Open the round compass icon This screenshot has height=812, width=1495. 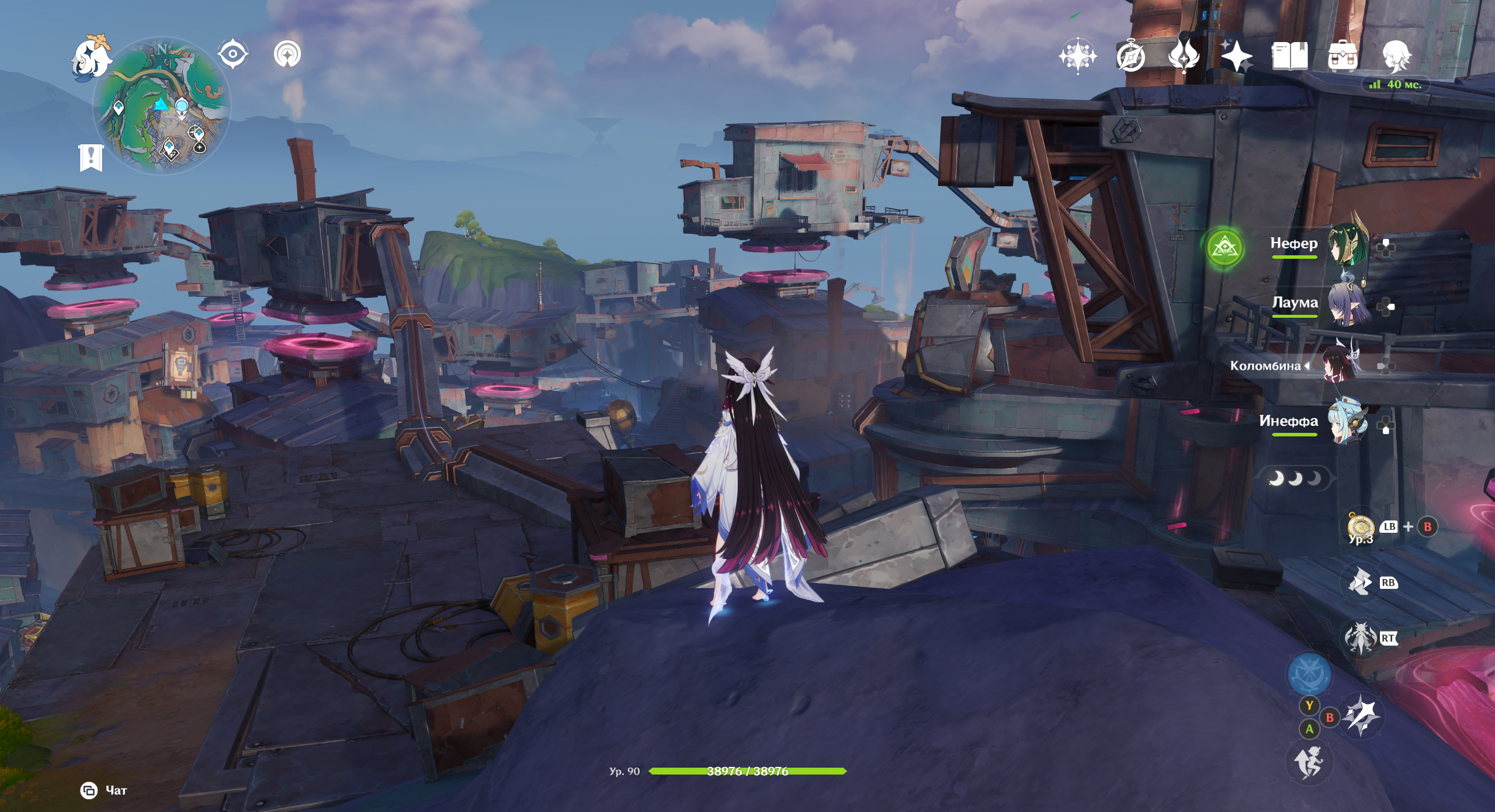[1130, 57]
